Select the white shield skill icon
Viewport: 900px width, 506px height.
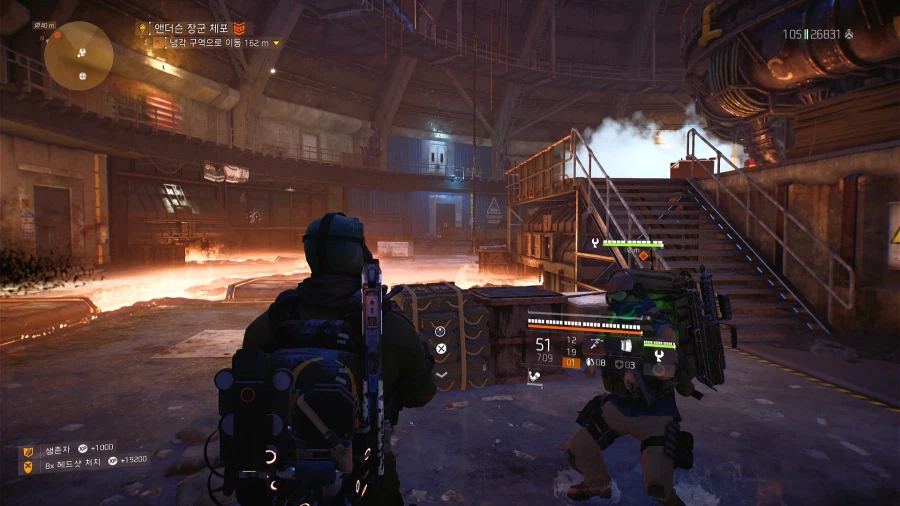click(x=626, y=345)
